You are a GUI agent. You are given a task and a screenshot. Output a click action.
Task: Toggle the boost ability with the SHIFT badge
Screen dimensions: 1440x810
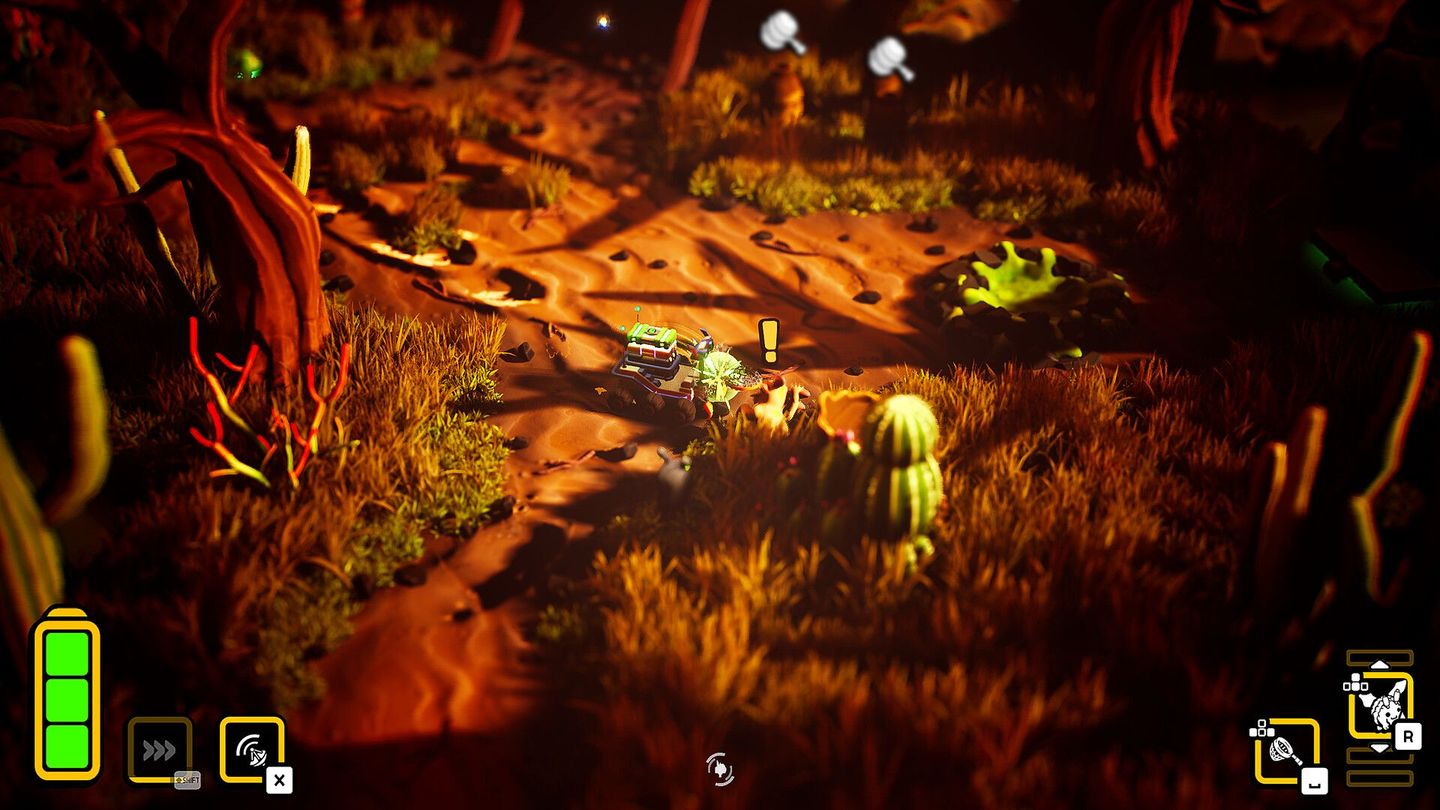(x=187, y=780)
